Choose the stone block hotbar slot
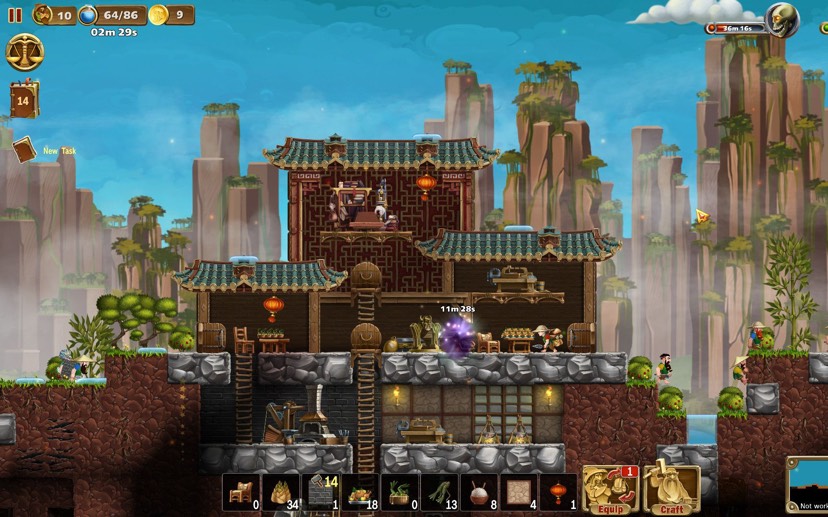The height and width of the screenshot is (517, 828). pos(320,492)
